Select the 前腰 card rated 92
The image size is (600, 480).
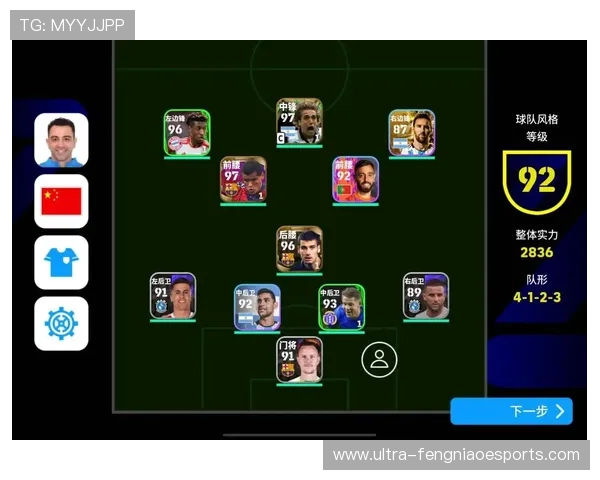coord(356,180)
